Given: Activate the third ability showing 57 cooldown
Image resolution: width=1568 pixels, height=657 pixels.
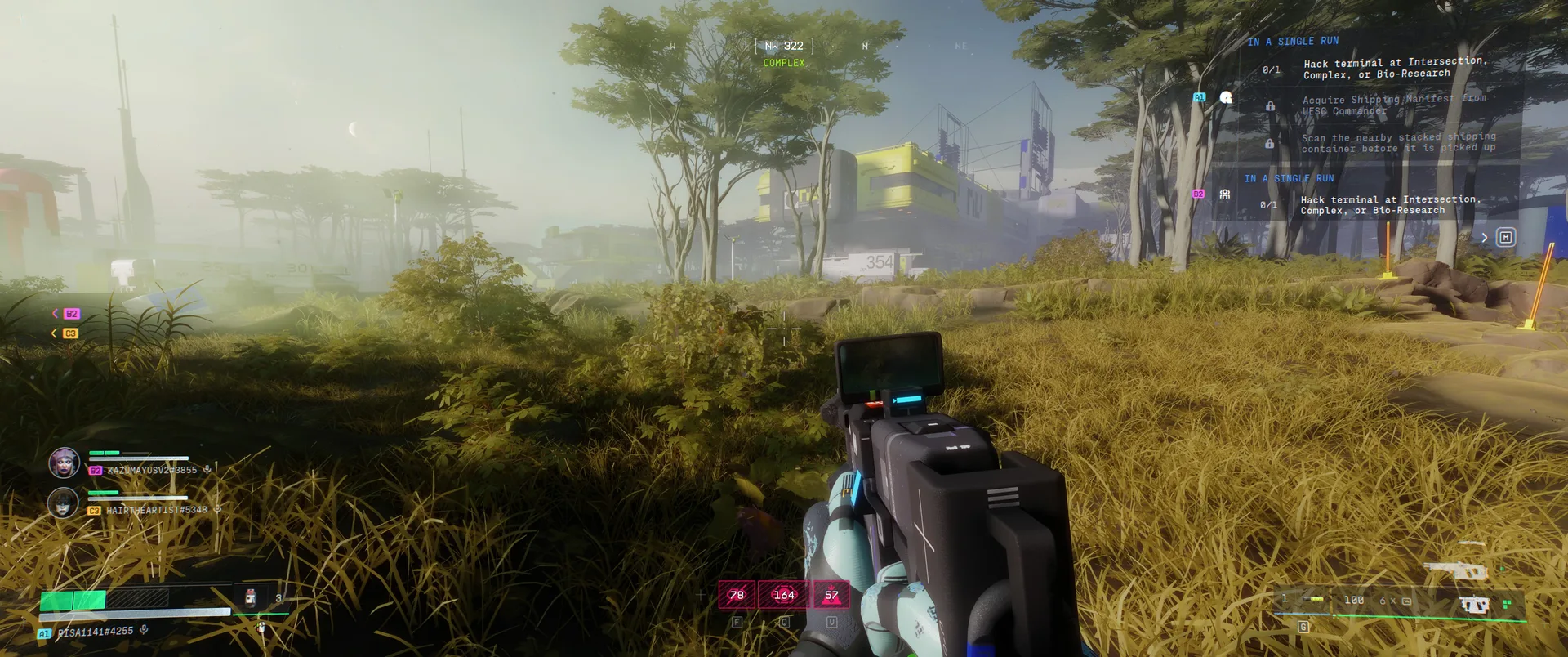Looking at the screenshot, I should coord(831,595).
